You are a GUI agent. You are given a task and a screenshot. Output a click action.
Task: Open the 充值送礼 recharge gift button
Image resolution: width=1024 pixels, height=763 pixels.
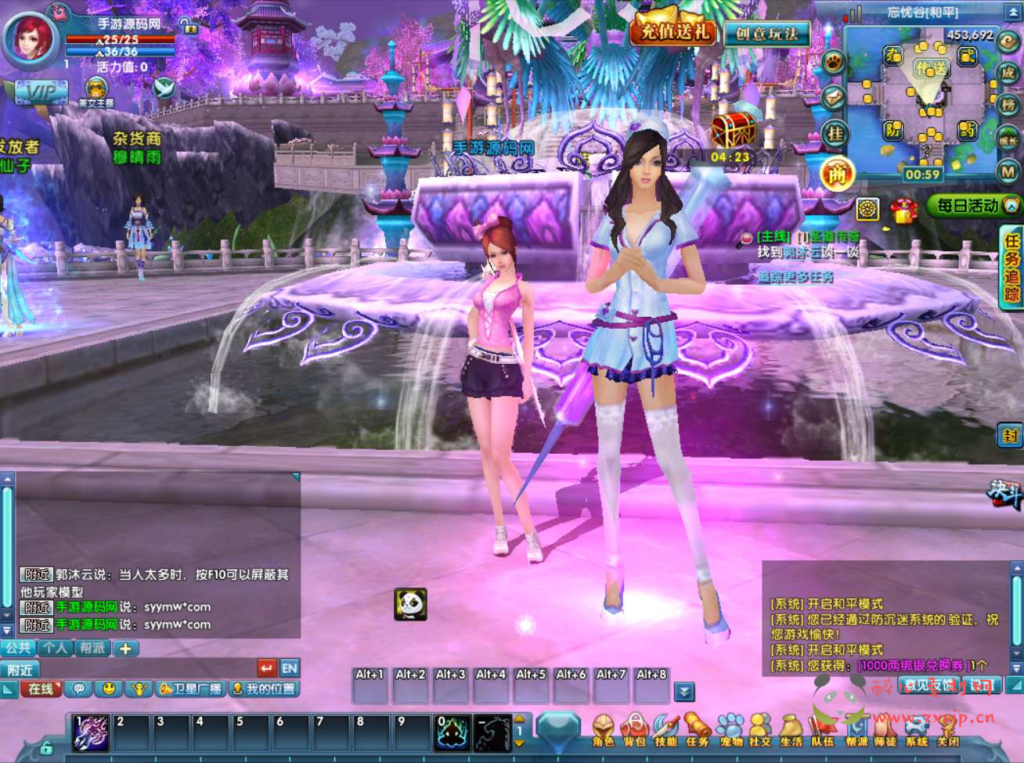point(673,30)
